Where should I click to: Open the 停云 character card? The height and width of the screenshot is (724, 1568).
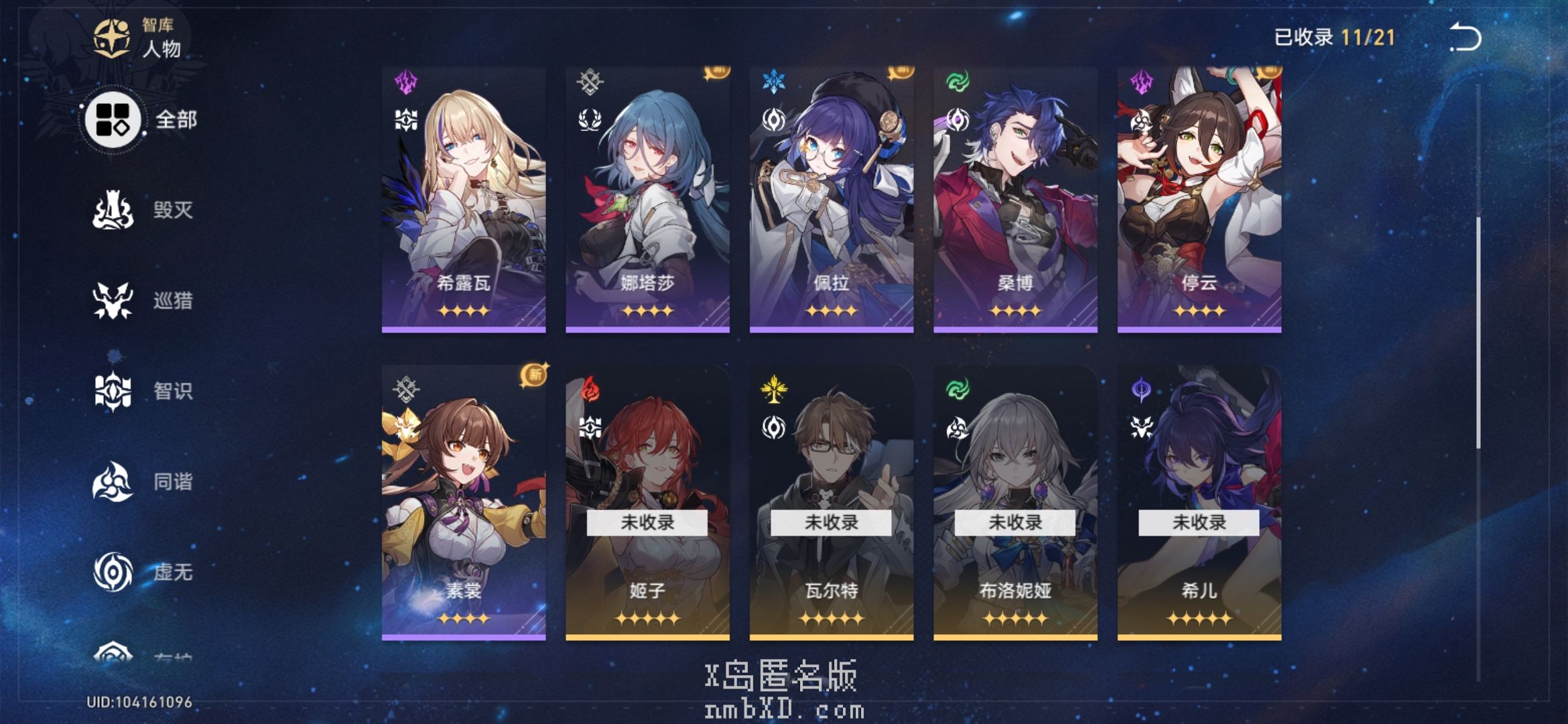coord(1199,199)
